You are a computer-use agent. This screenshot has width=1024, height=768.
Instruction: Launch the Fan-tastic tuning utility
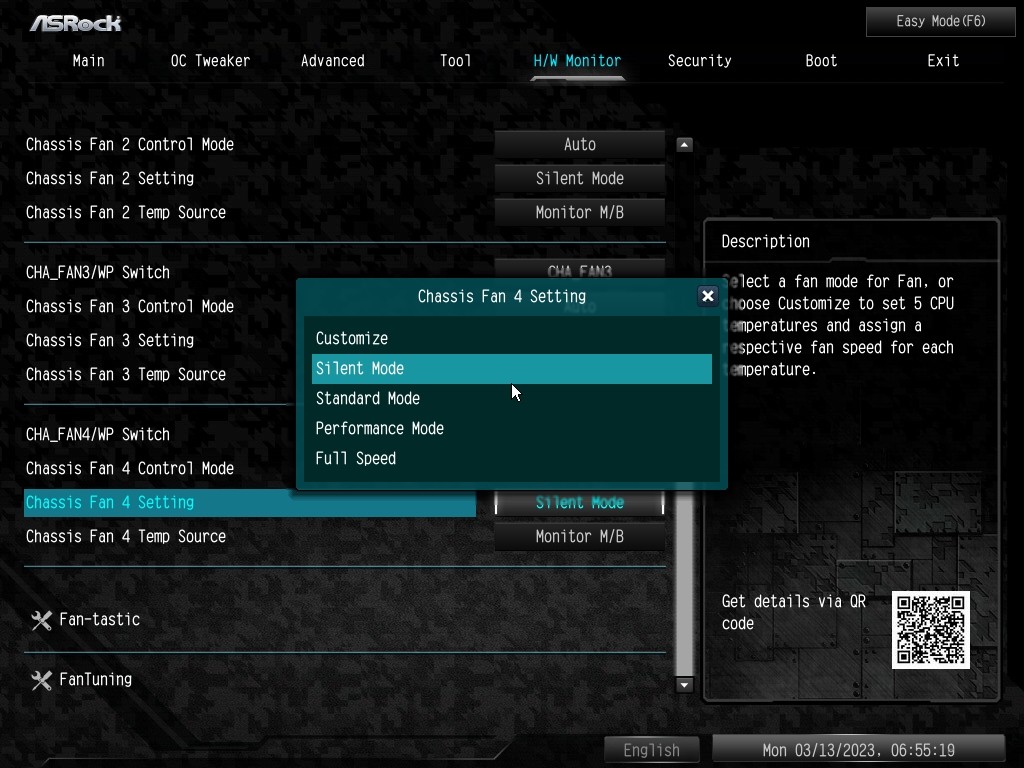pos(99,620)
